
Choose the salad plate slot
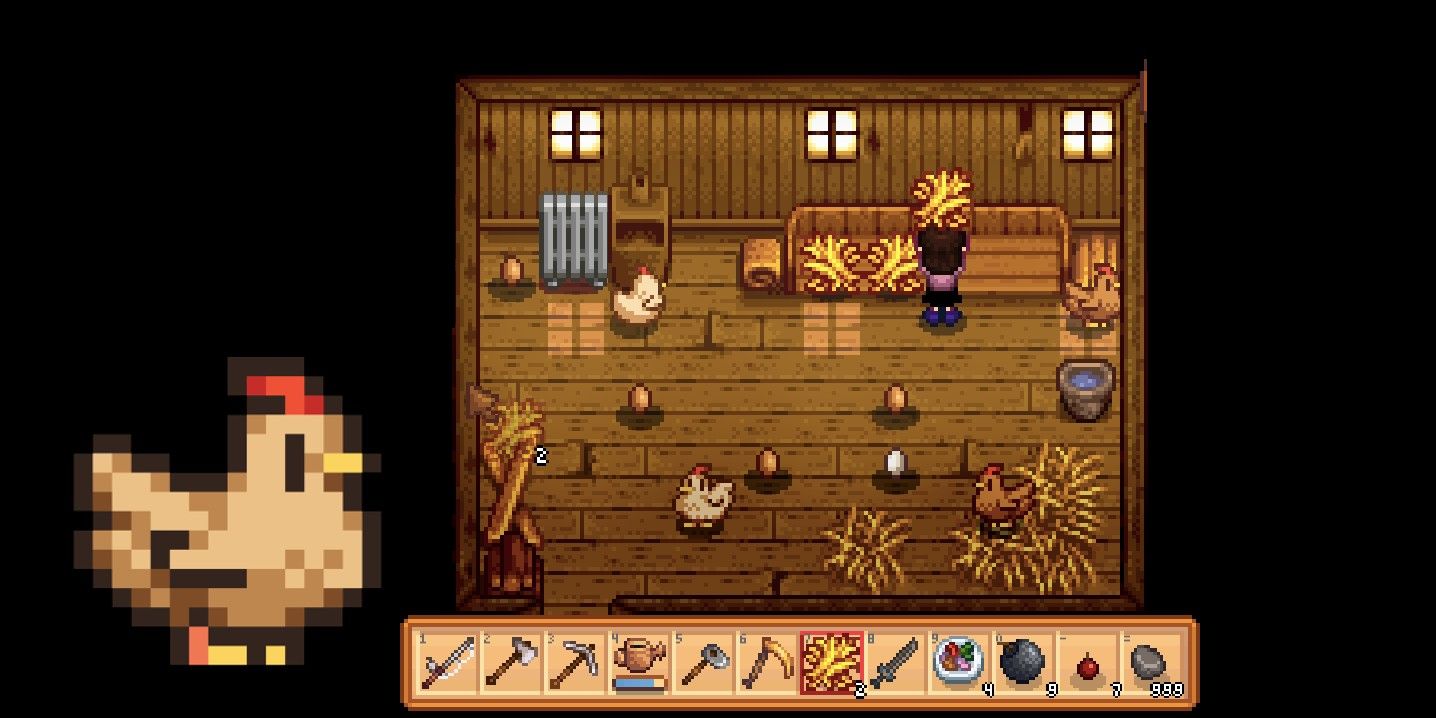(x=958, y=662)
